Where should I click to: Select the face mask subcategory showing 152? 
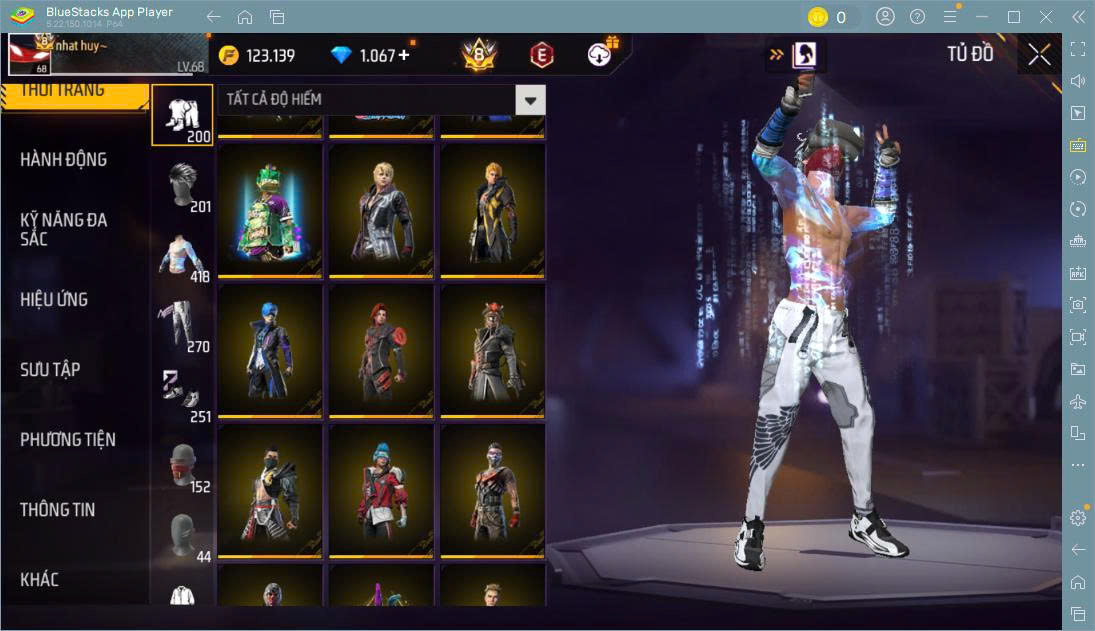click(182, 466)
